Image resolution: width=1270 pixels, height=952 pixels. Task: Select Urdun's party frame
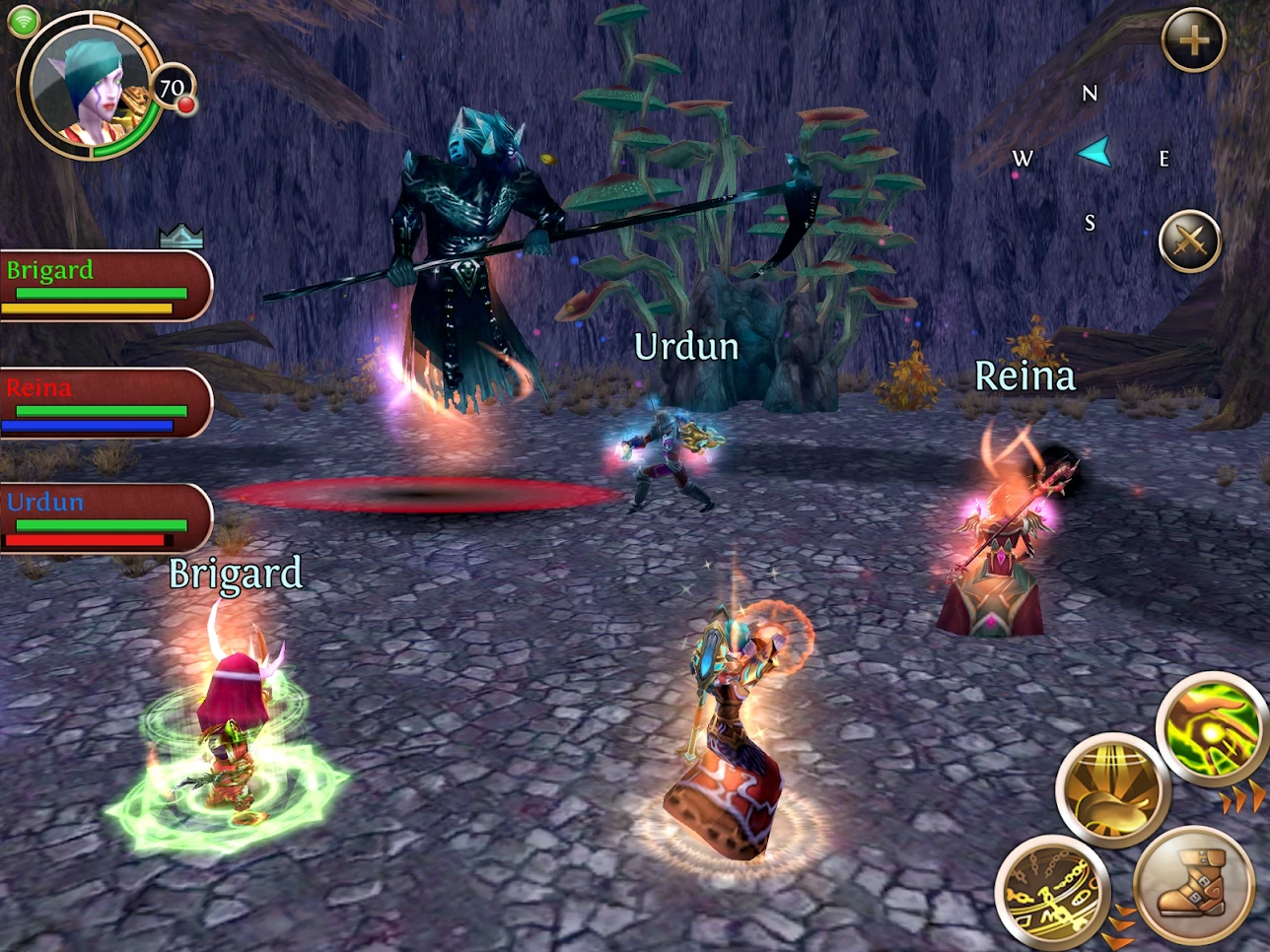tap(105, 518)
